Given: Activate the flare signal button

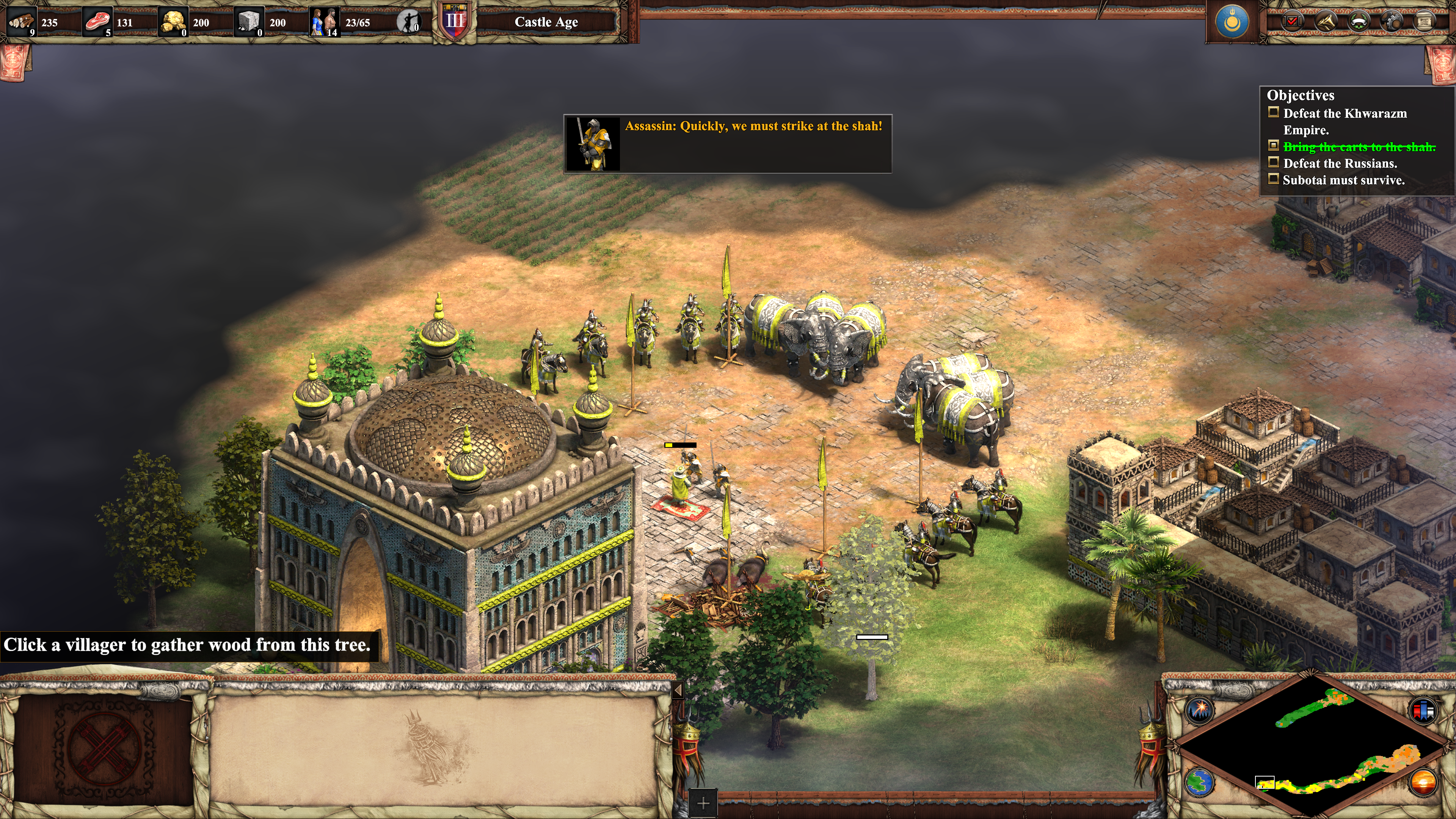Looking at the screenshot, I should (x=1199, y=710).
